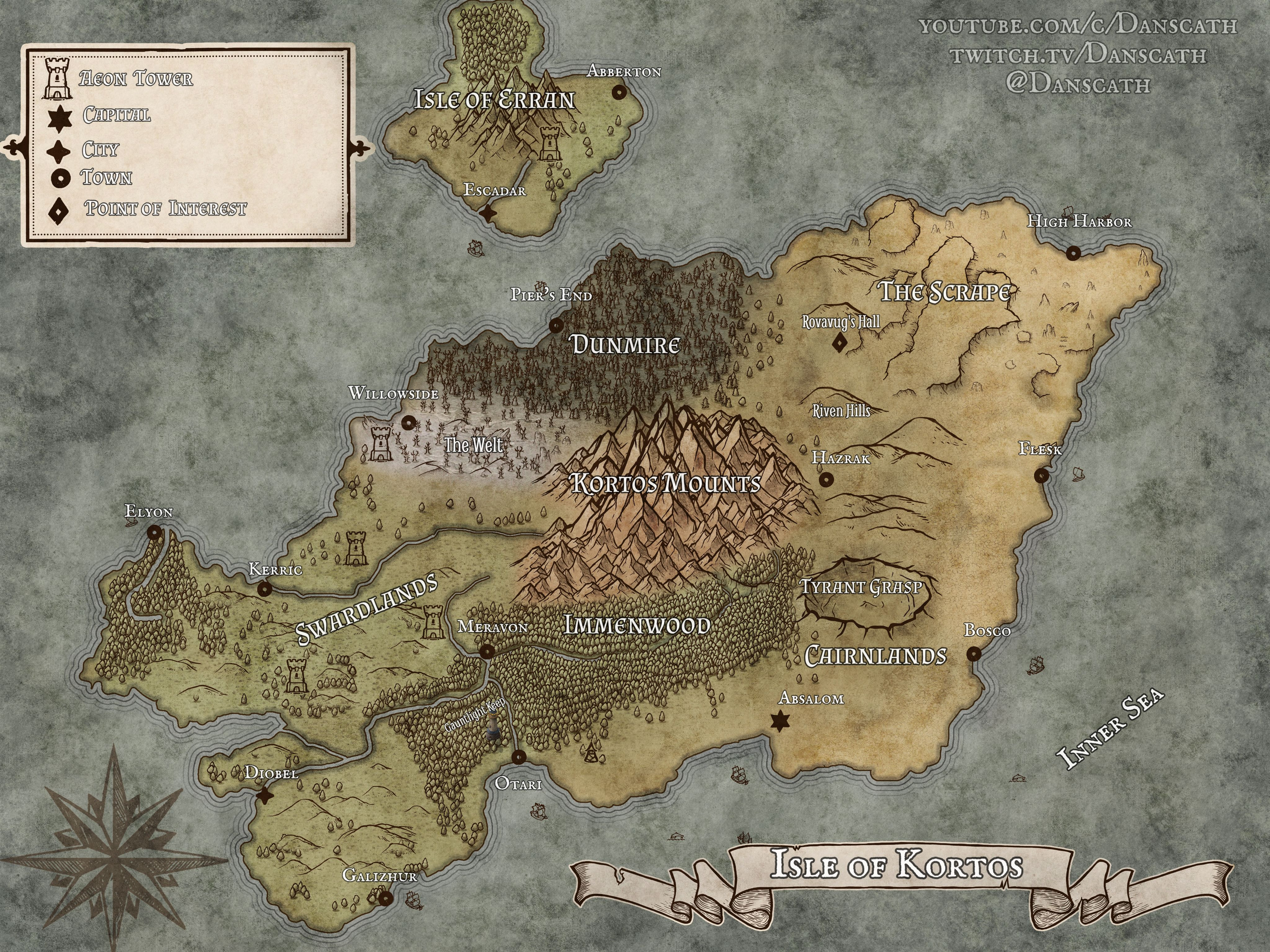Choose the Elyon town marker
The width and height of the screenshot is (1270, 952).
coord(154,532)
